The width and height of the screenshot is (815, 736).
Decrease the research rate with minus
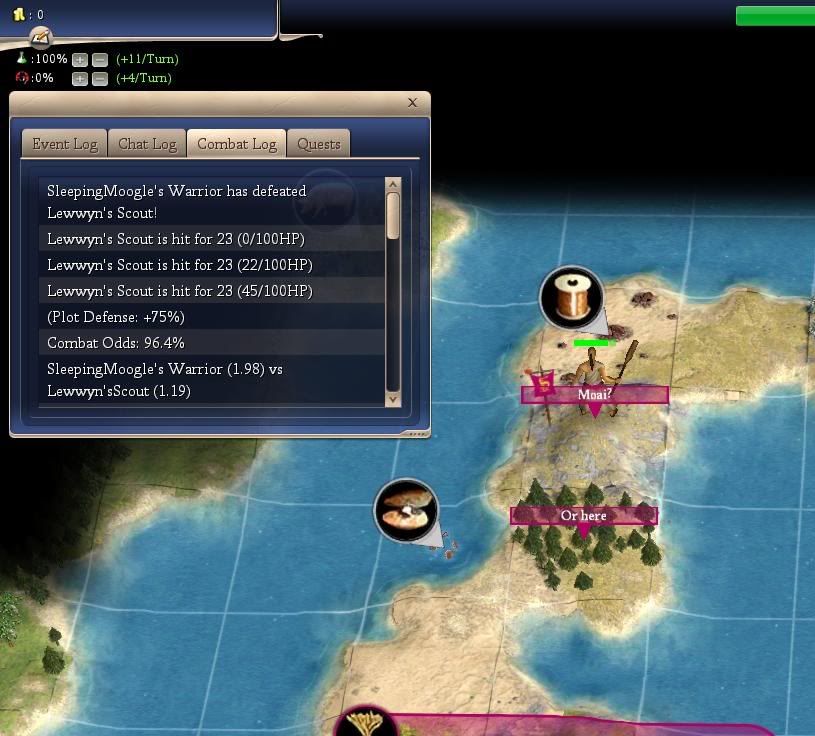pos(99,60)
